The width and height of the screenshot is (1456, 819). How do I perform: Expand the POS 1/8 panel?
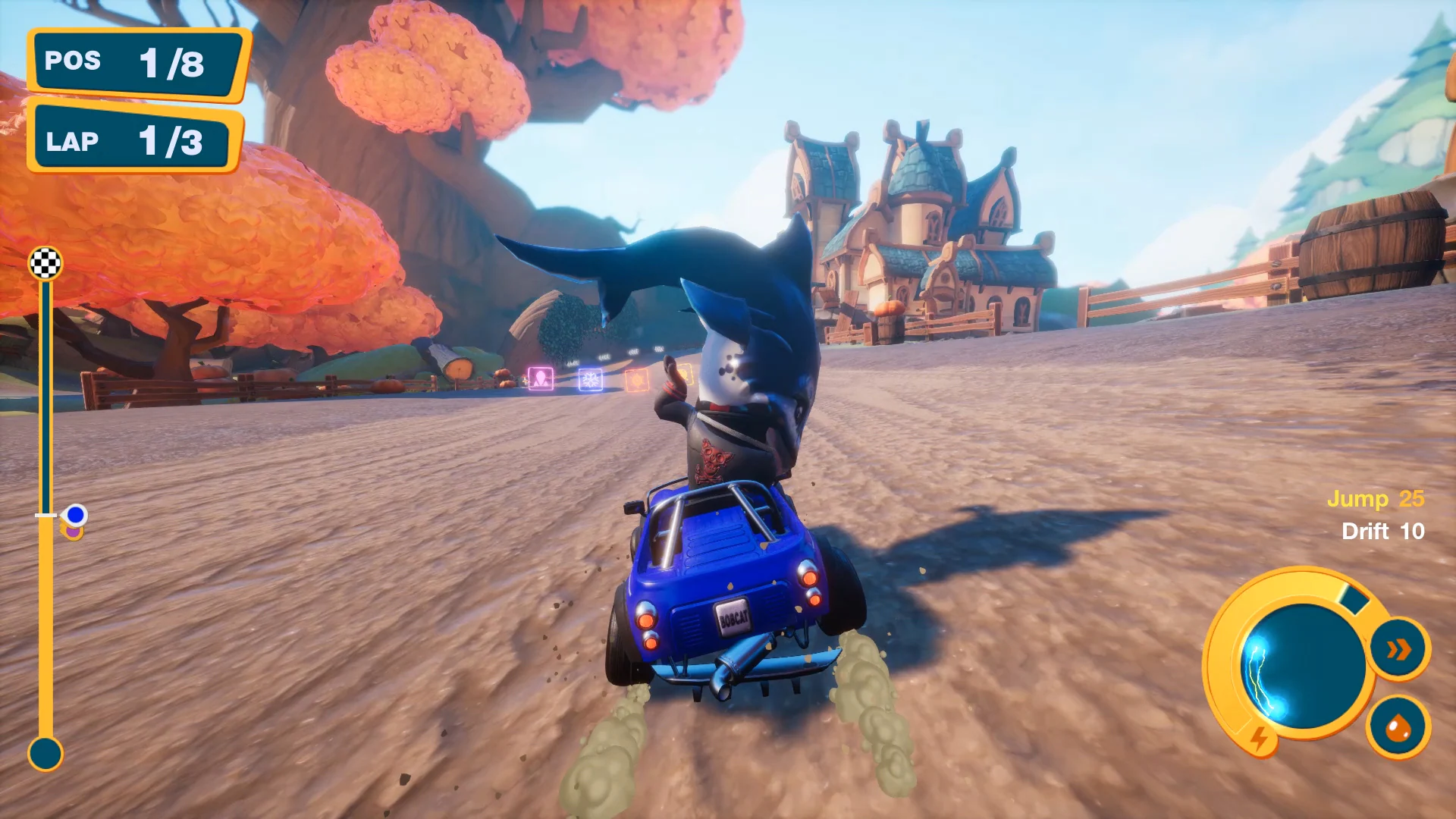(x=136, y=63)
